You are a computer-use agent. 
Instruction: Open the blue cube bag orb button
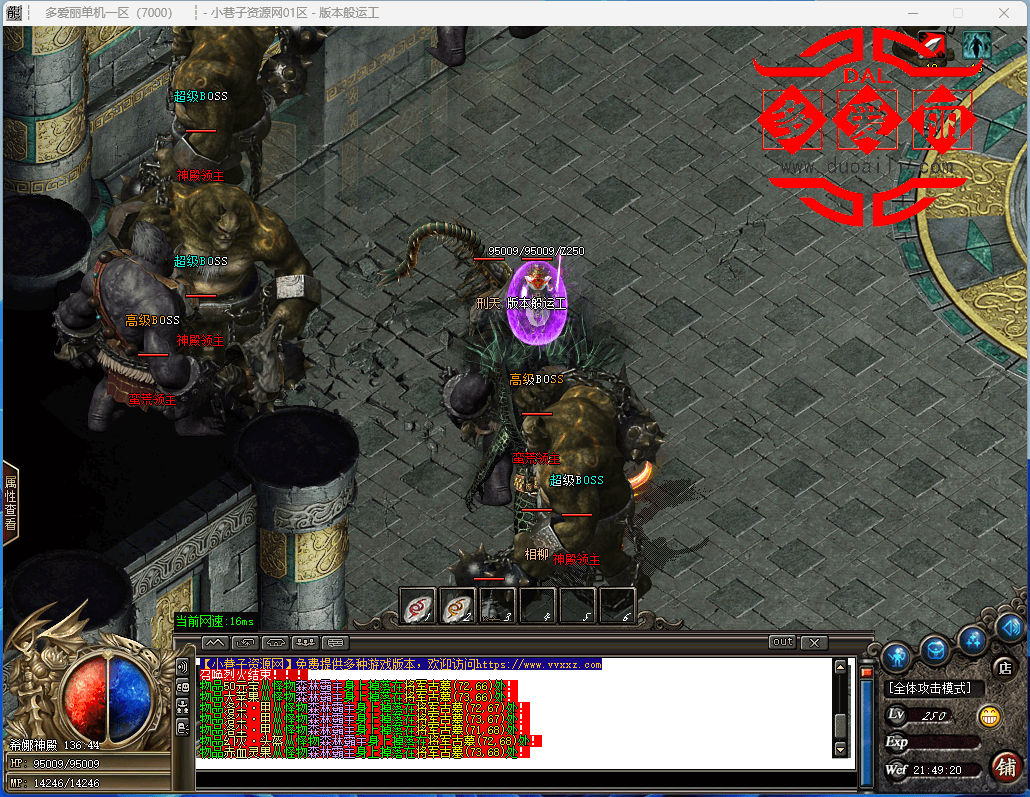(935, 649)
